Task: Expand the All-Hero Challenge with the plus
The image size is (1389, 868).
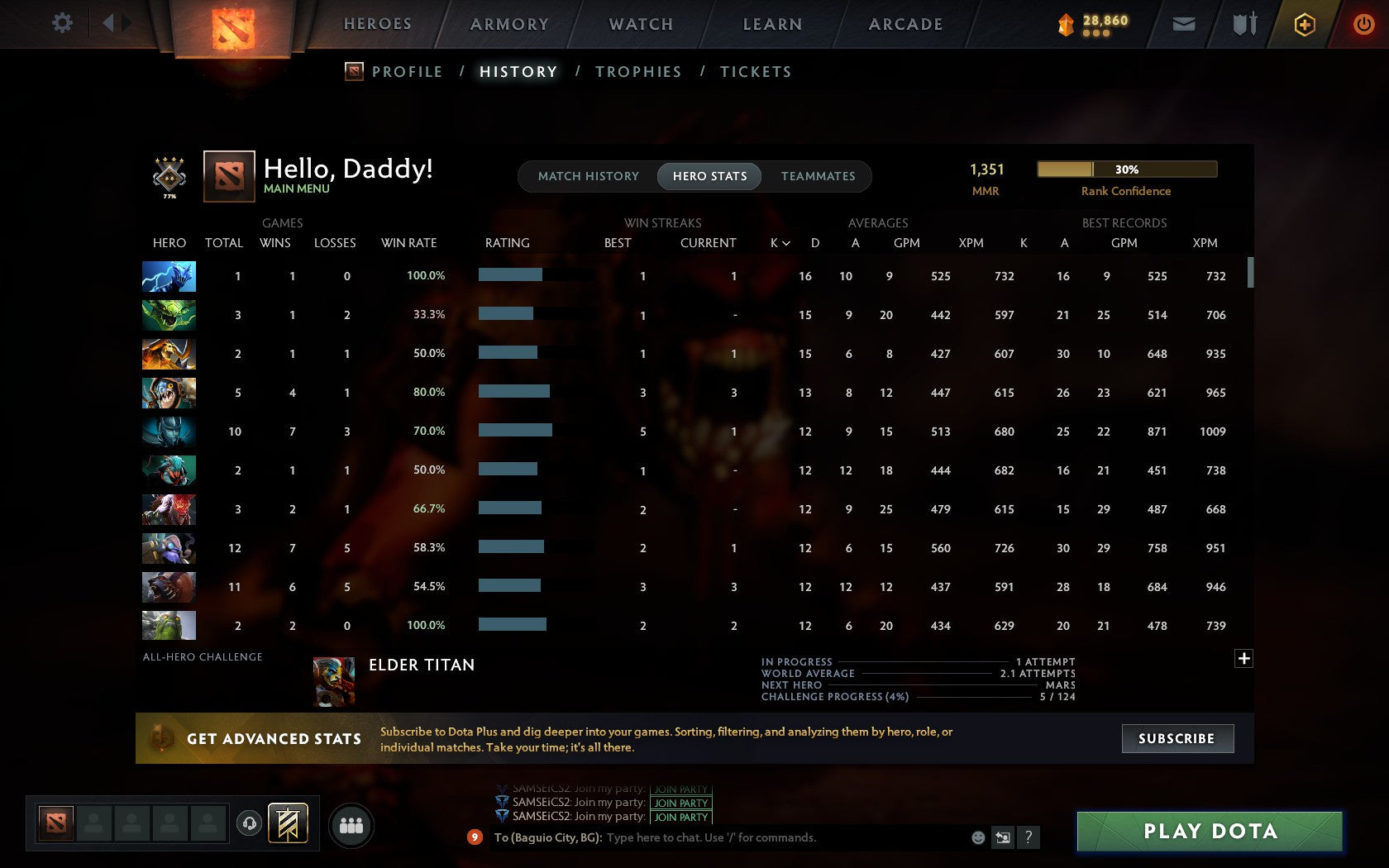Action: click(1243, 658)
